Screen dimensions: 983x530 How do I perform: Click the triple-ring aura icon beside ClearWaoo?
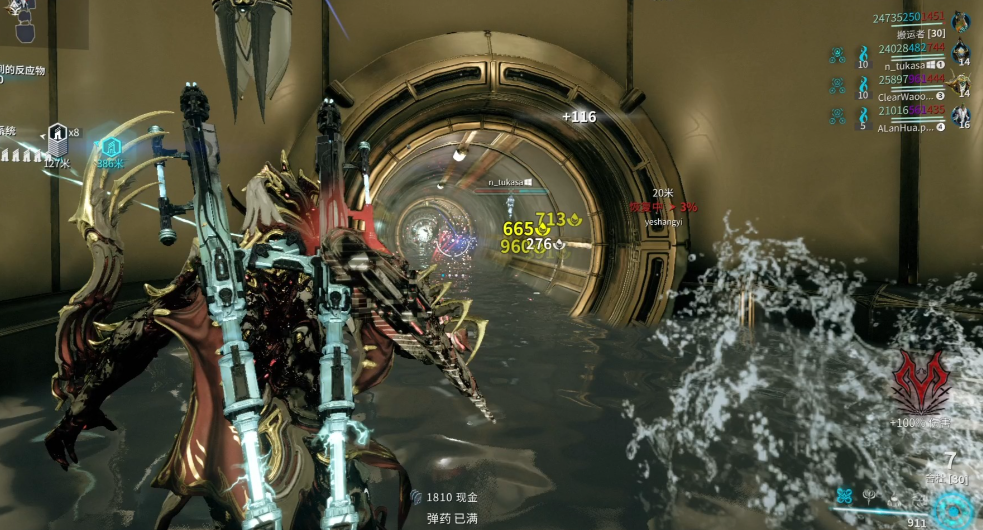click(x=837, y=85)
